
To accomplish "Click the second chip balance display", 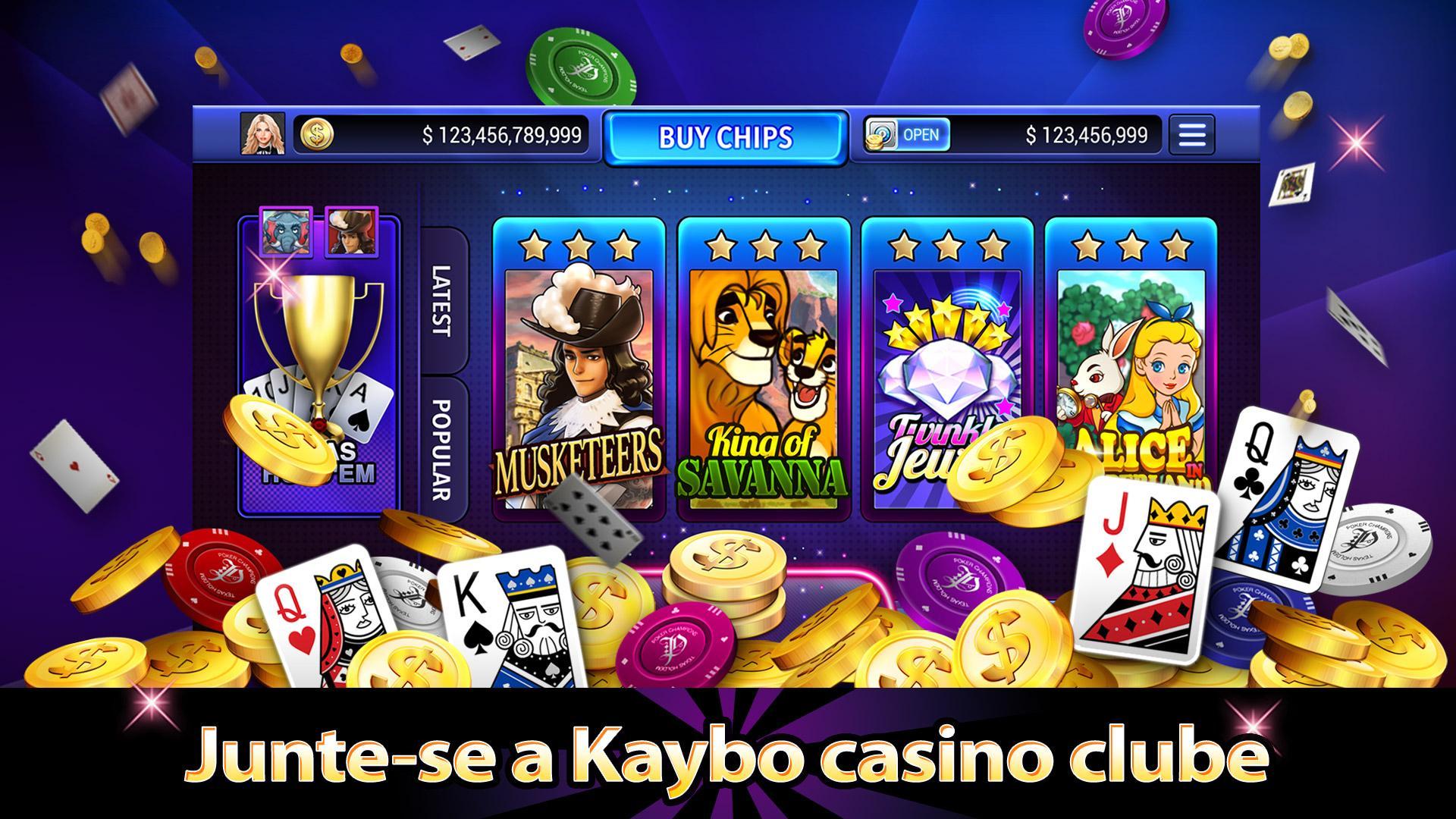I will (x=1086, y=135).
